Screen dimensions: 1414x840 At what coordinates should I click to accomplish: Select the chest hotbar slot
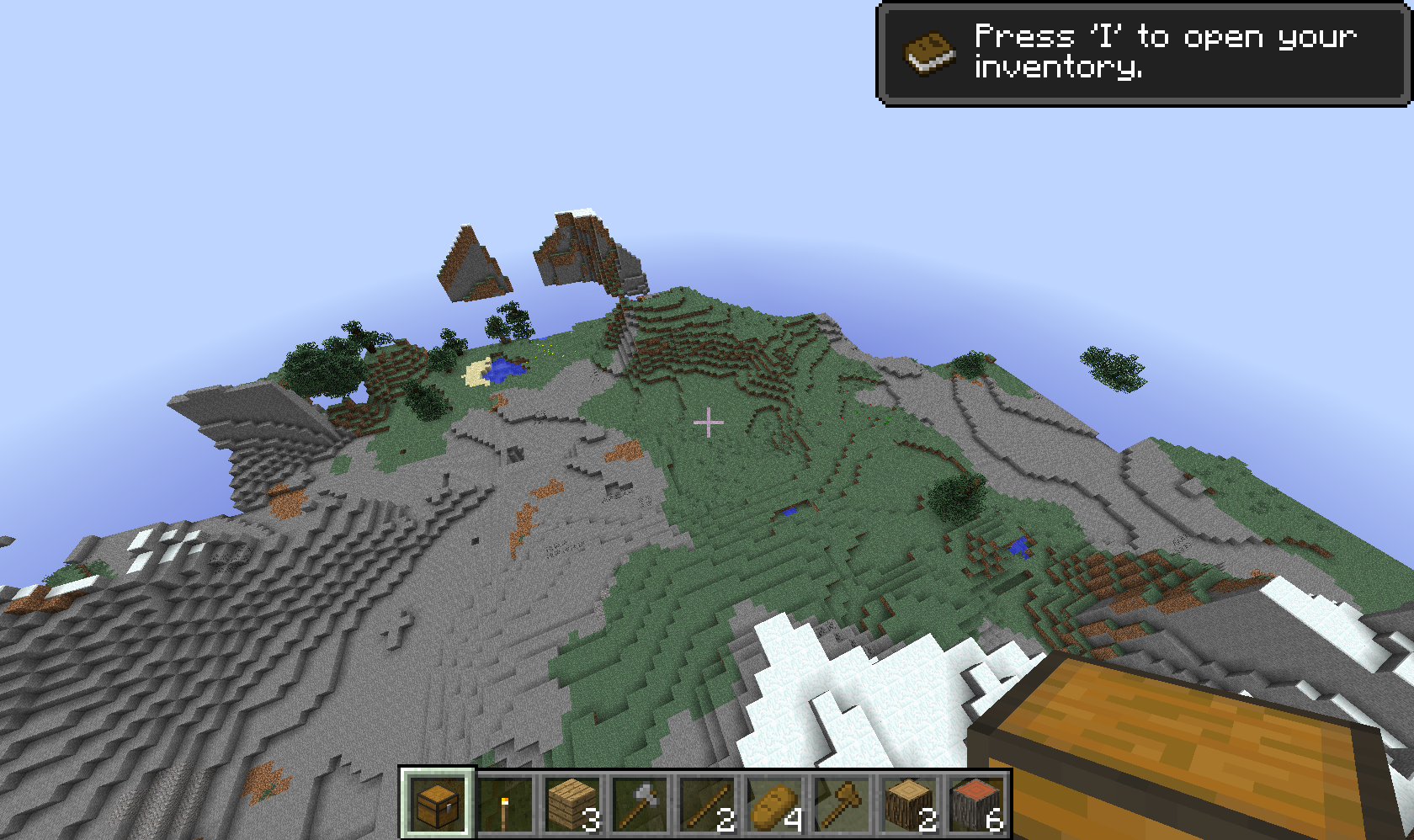coord(438,804)
